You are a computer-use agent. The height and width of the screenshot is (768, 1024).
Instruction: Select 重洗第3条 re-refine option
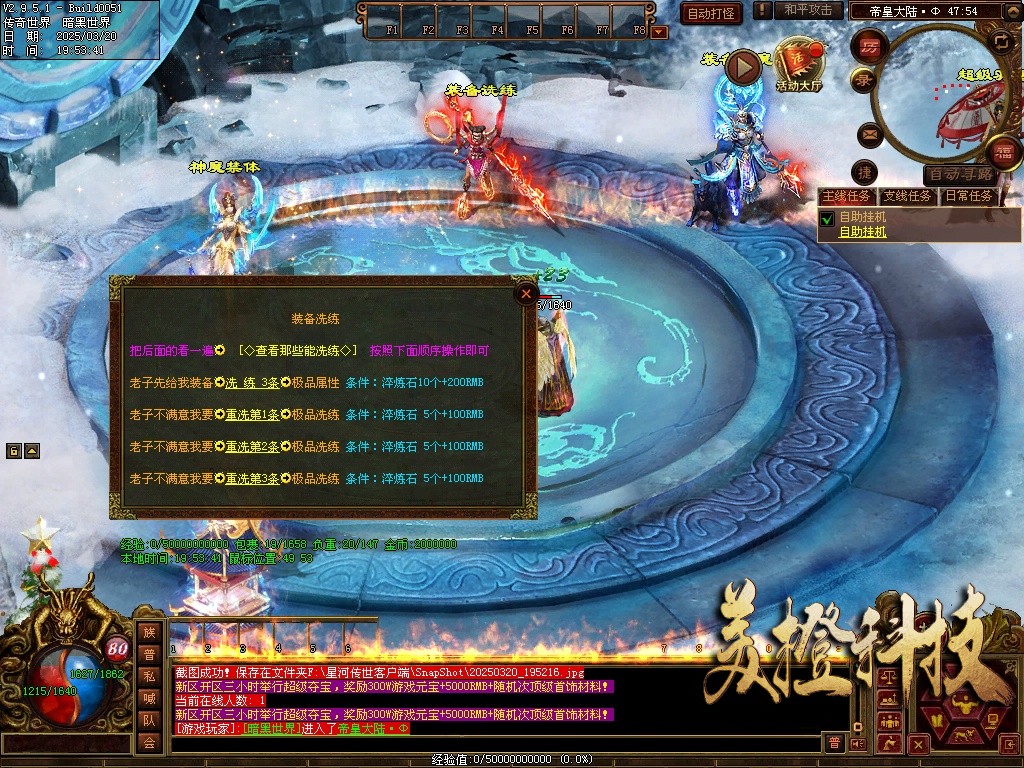[252, 479]
